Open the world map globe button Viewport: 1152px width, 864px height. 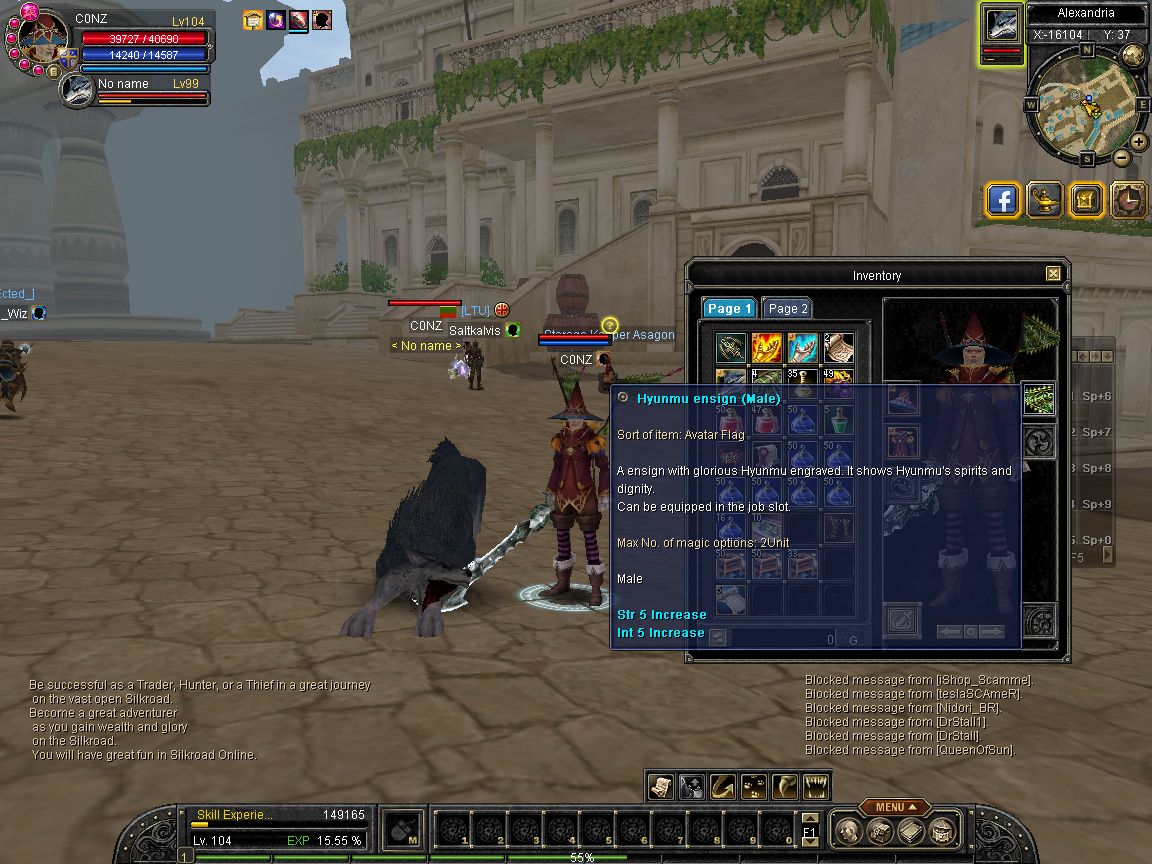point(1133,56)
